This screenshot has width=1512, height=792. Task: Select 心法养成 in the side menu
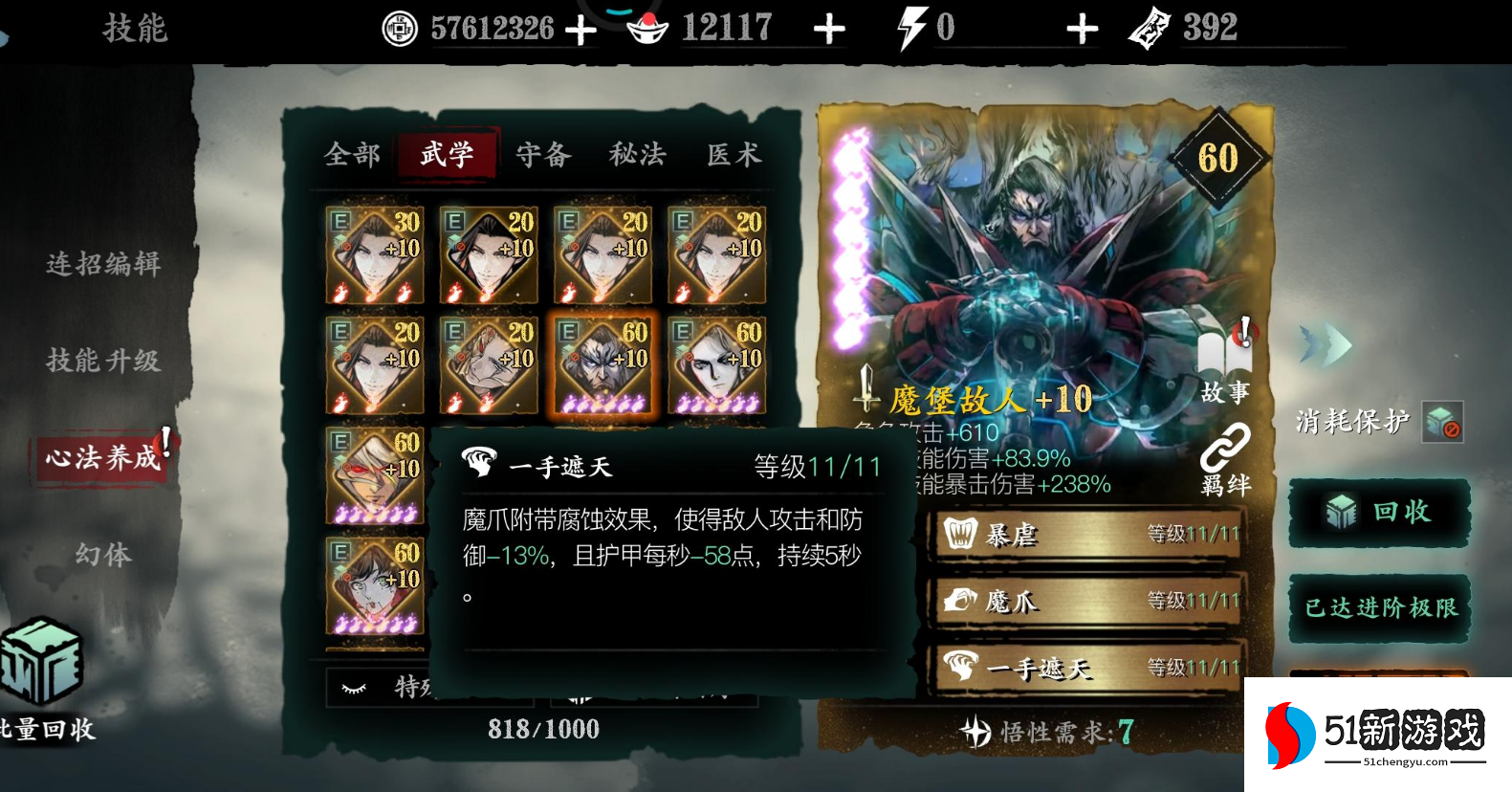pyautogui.click(x=103, y=457)
